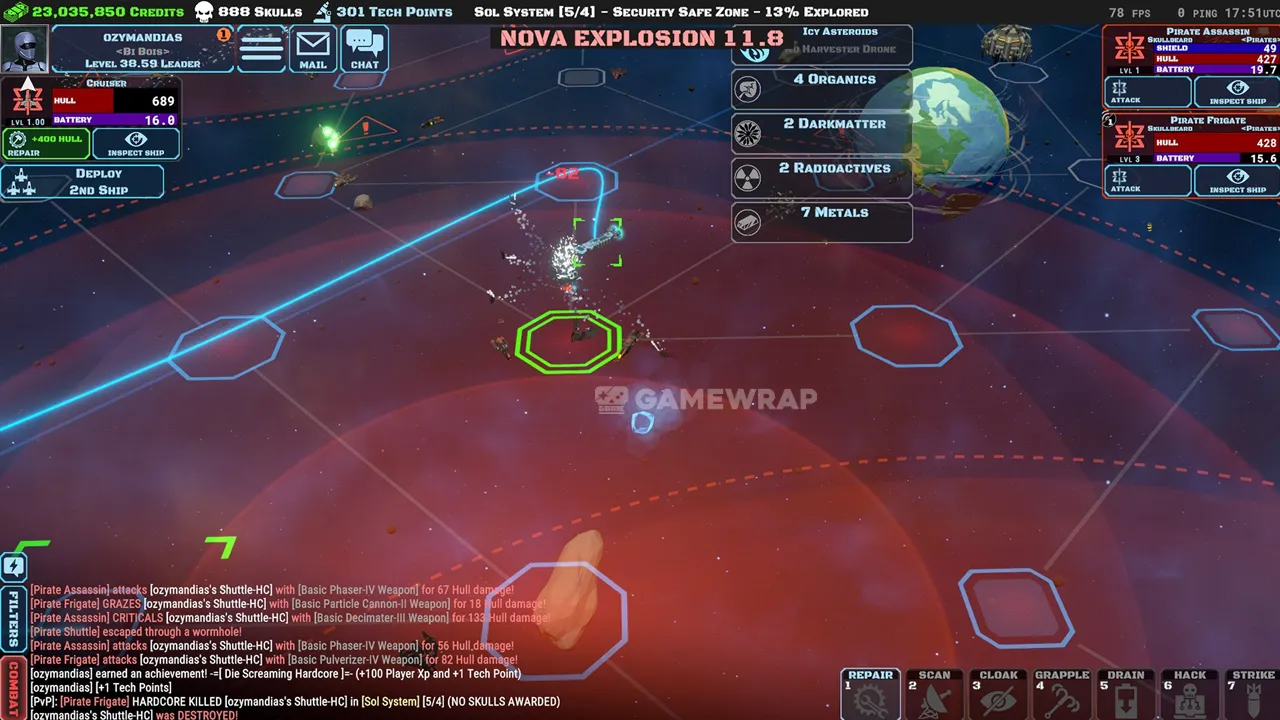The height and width of the screenshot is (720, 1280).
Task: Open the chat log Filters tab
Action: pos(13,619)
